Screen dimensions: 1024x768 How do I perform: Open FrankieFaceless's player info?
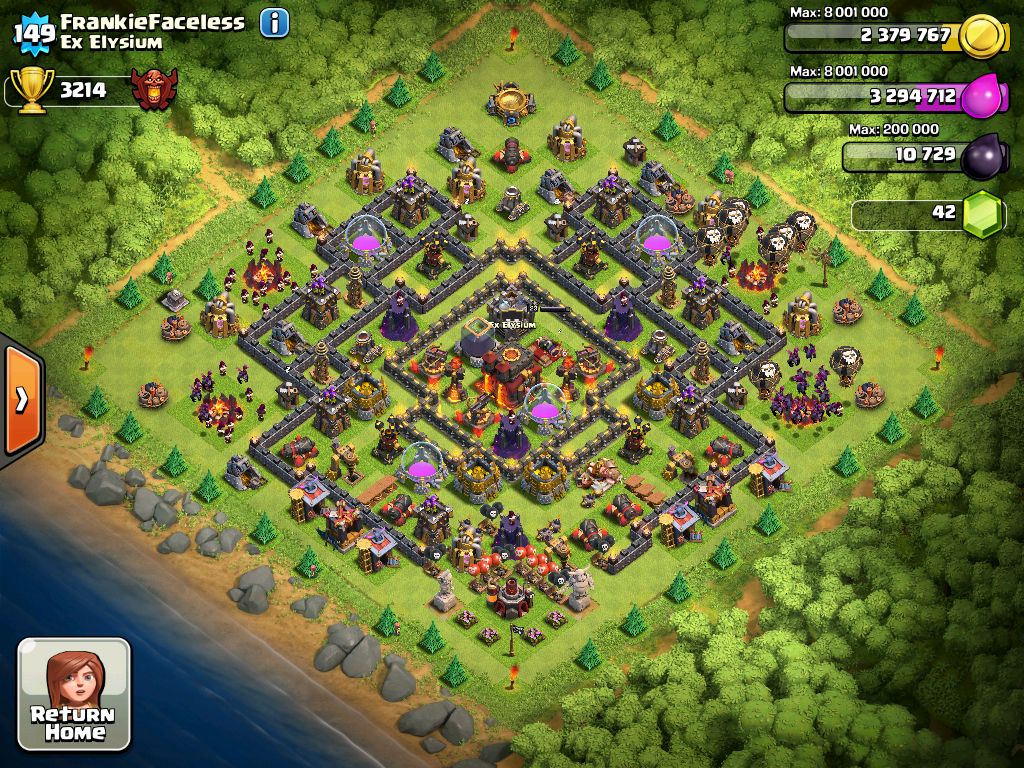(x=274, y=22)
